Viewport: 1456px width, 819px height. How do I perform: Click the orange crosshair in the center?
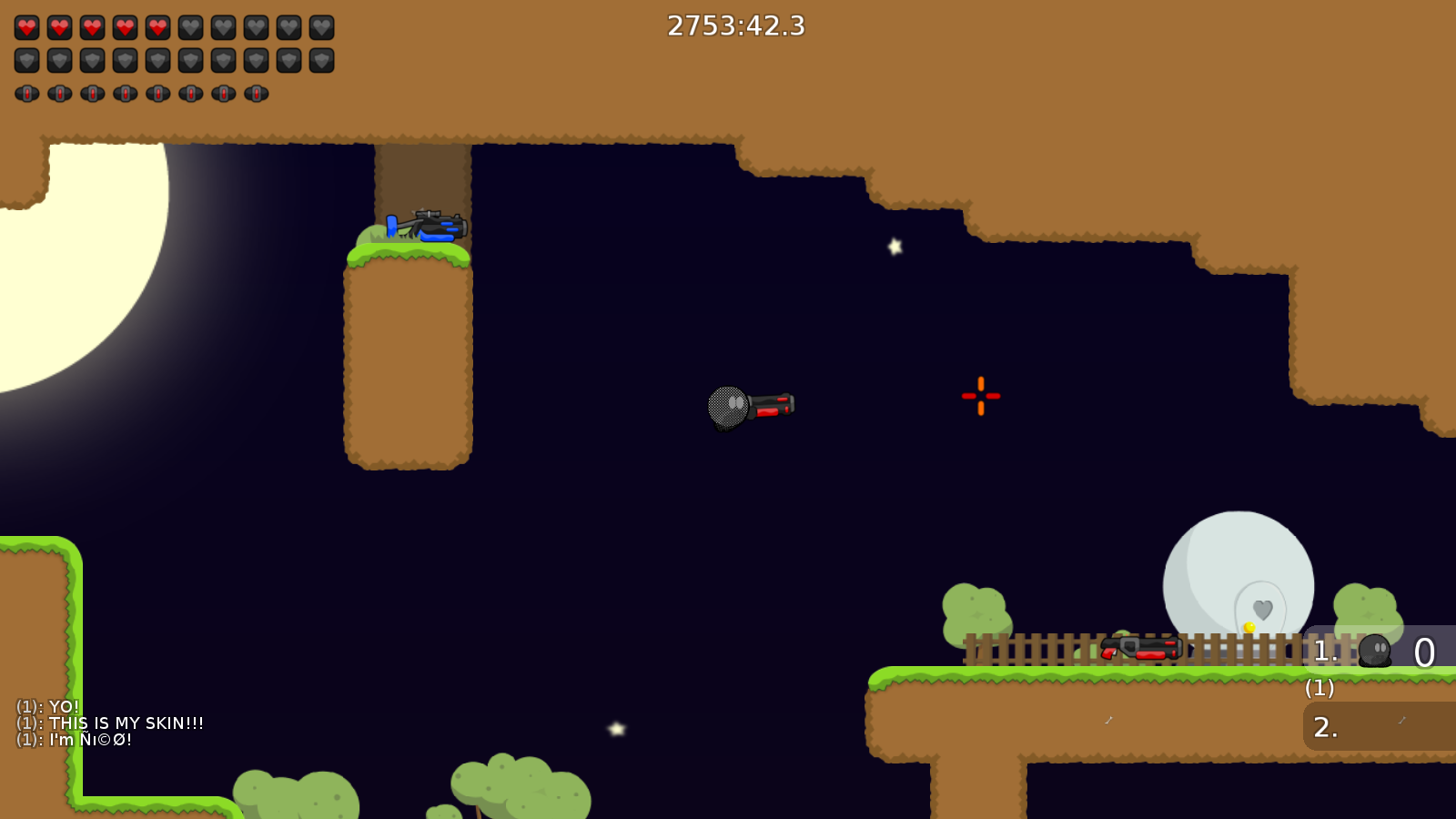click(981, 396)
